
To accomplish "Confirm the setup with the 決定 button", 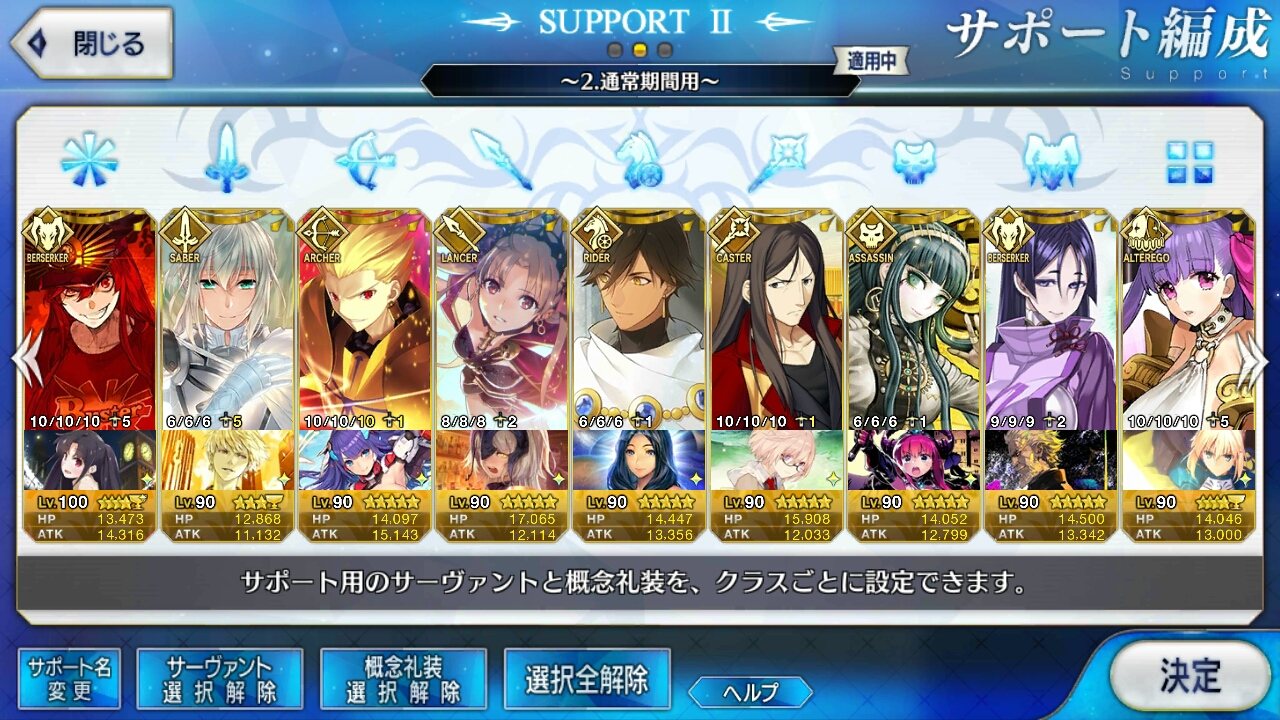I will (1189, 675).
